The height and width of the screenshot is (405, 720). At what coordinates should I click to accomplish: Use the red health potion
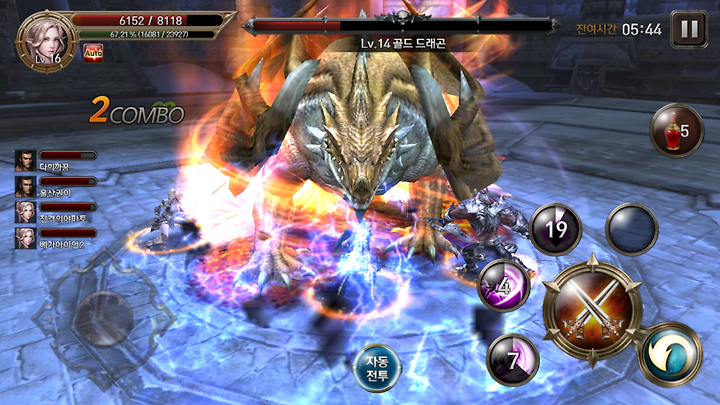coord(677,131)
